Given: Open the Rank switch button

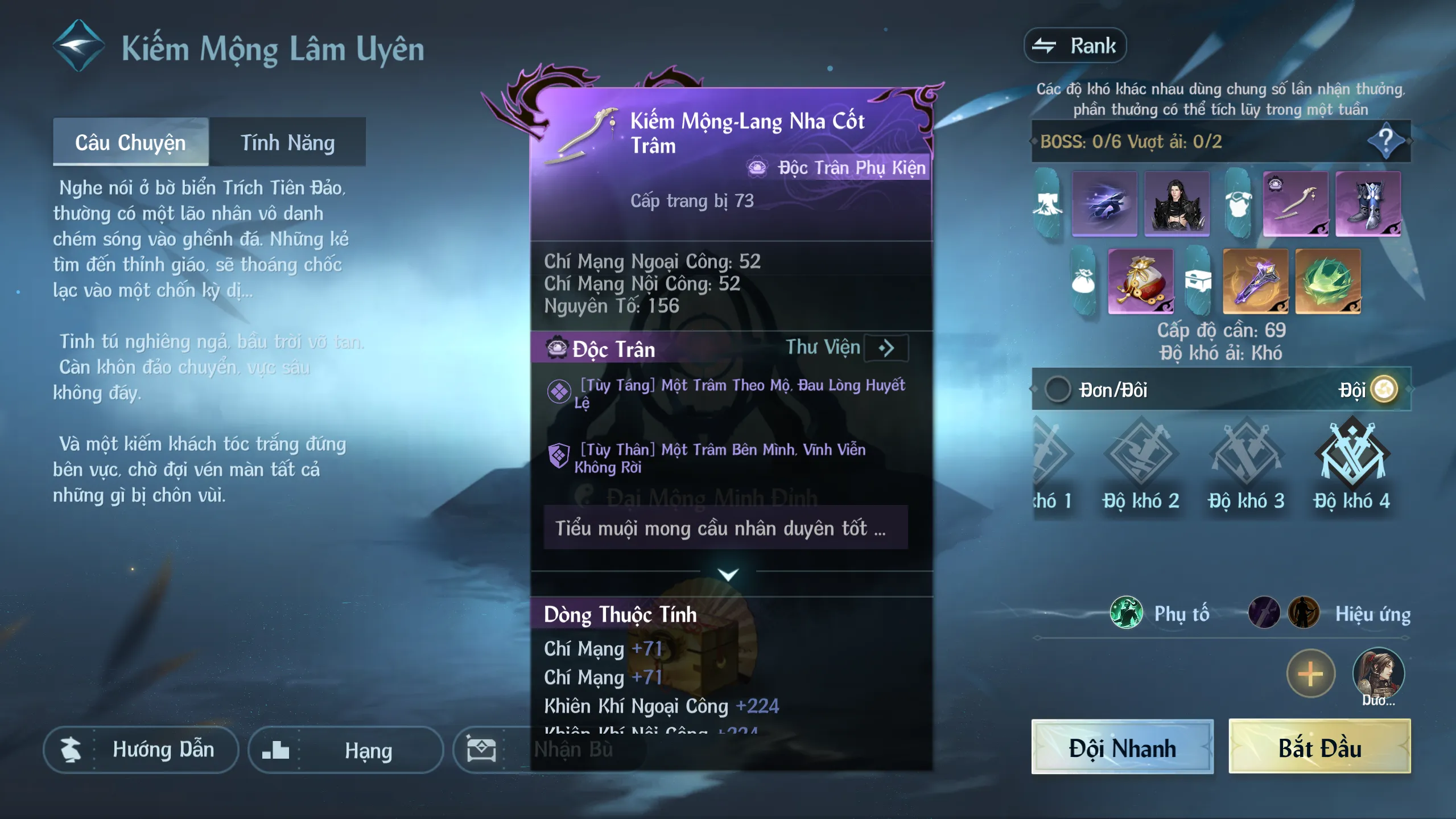Looking at the screenshot, I should (1075, 46).
